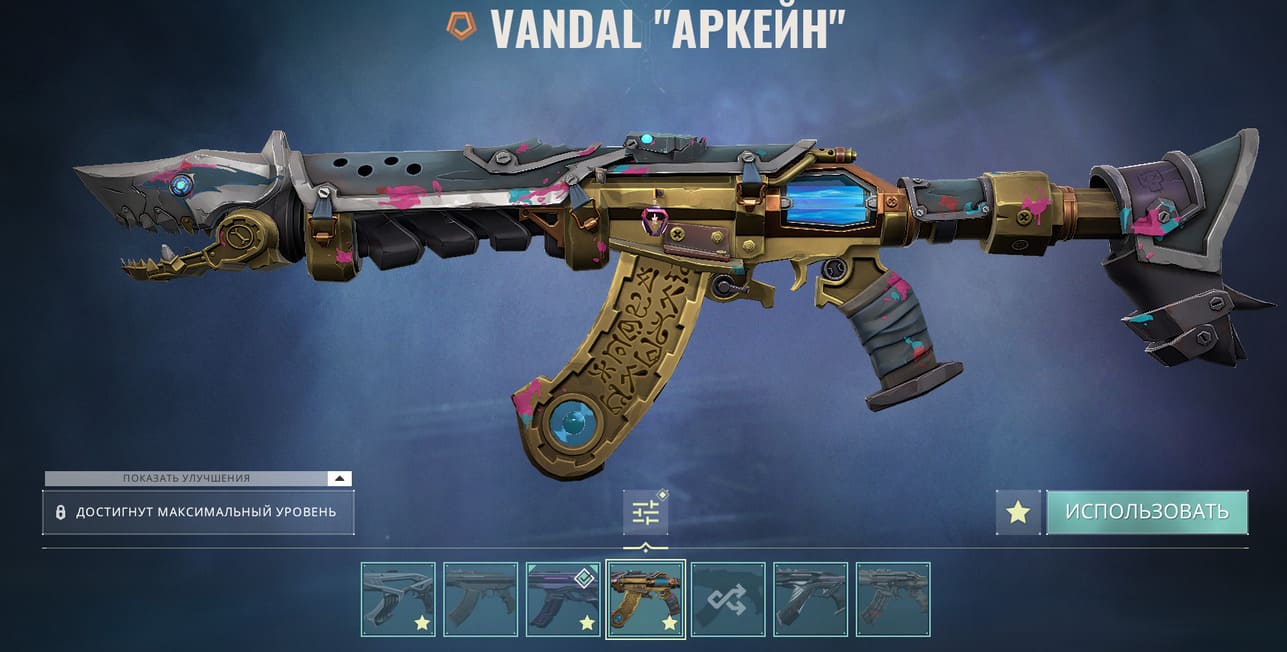This screenshot has width=1287, height=652.
Task: Open the sliders filter options icon
Action: 645,513
